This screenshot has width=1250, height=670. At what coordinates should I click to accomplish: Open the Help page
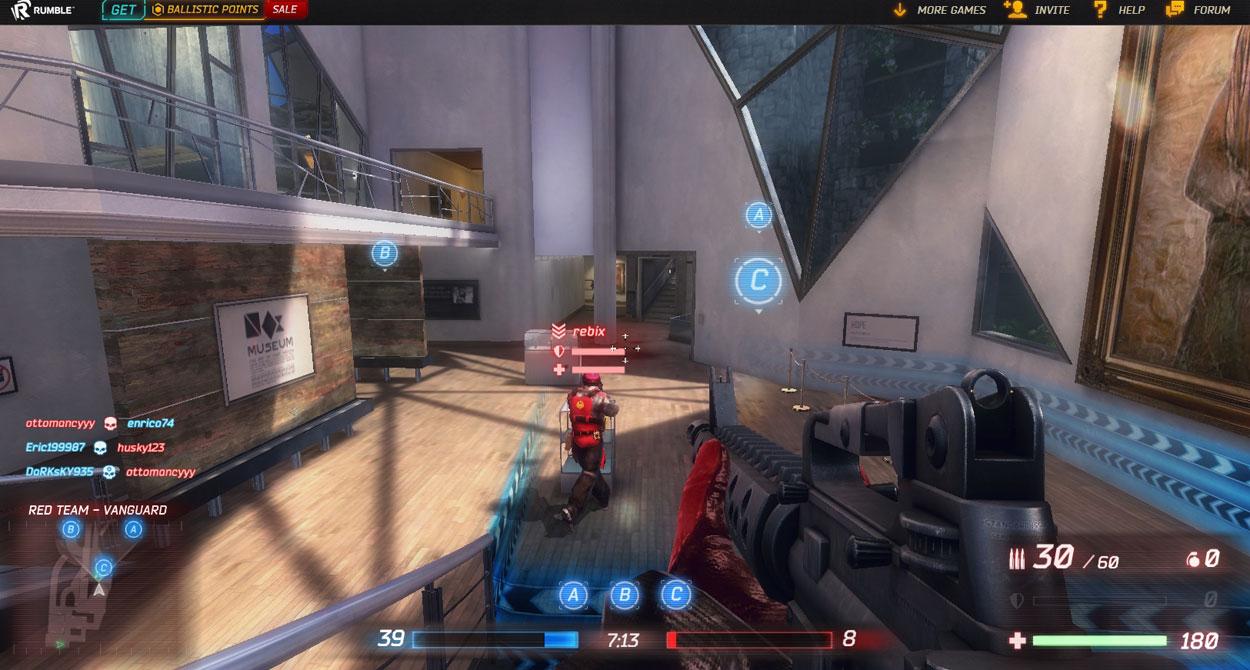pyautogui.click(x=1120, y=10)
